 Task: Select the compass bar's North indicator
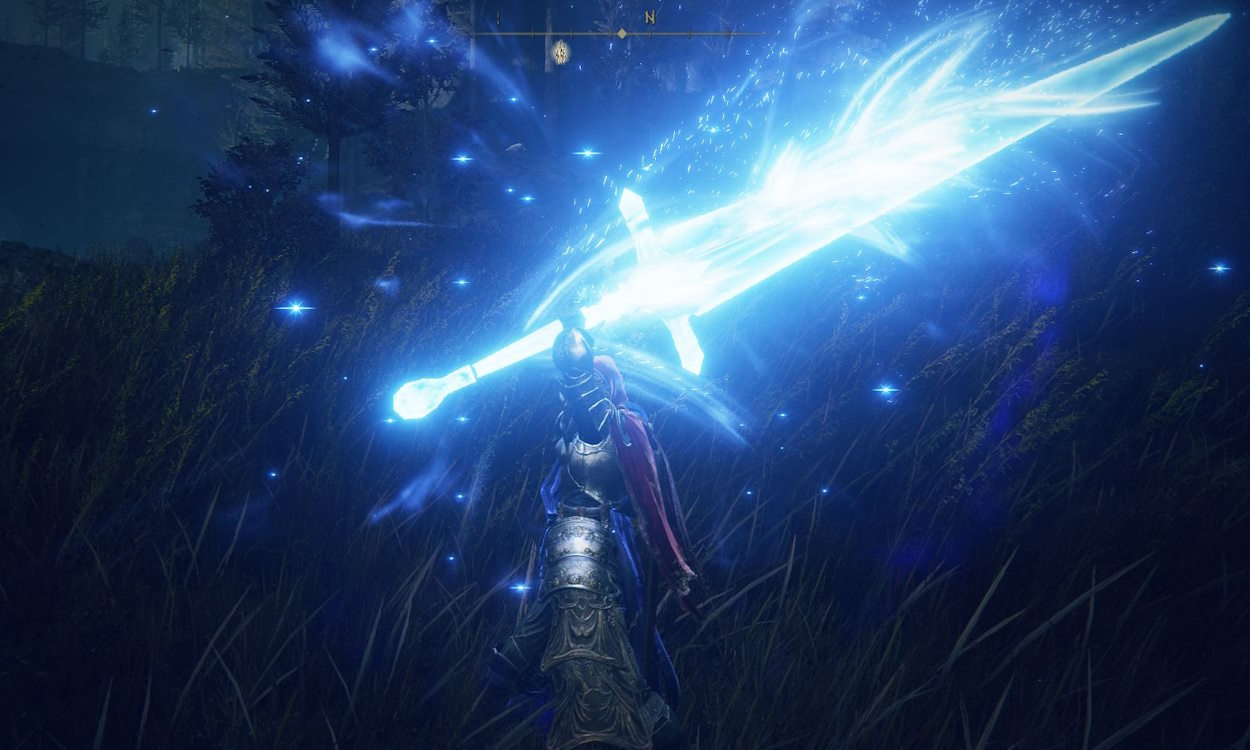[x=650, y=18]
